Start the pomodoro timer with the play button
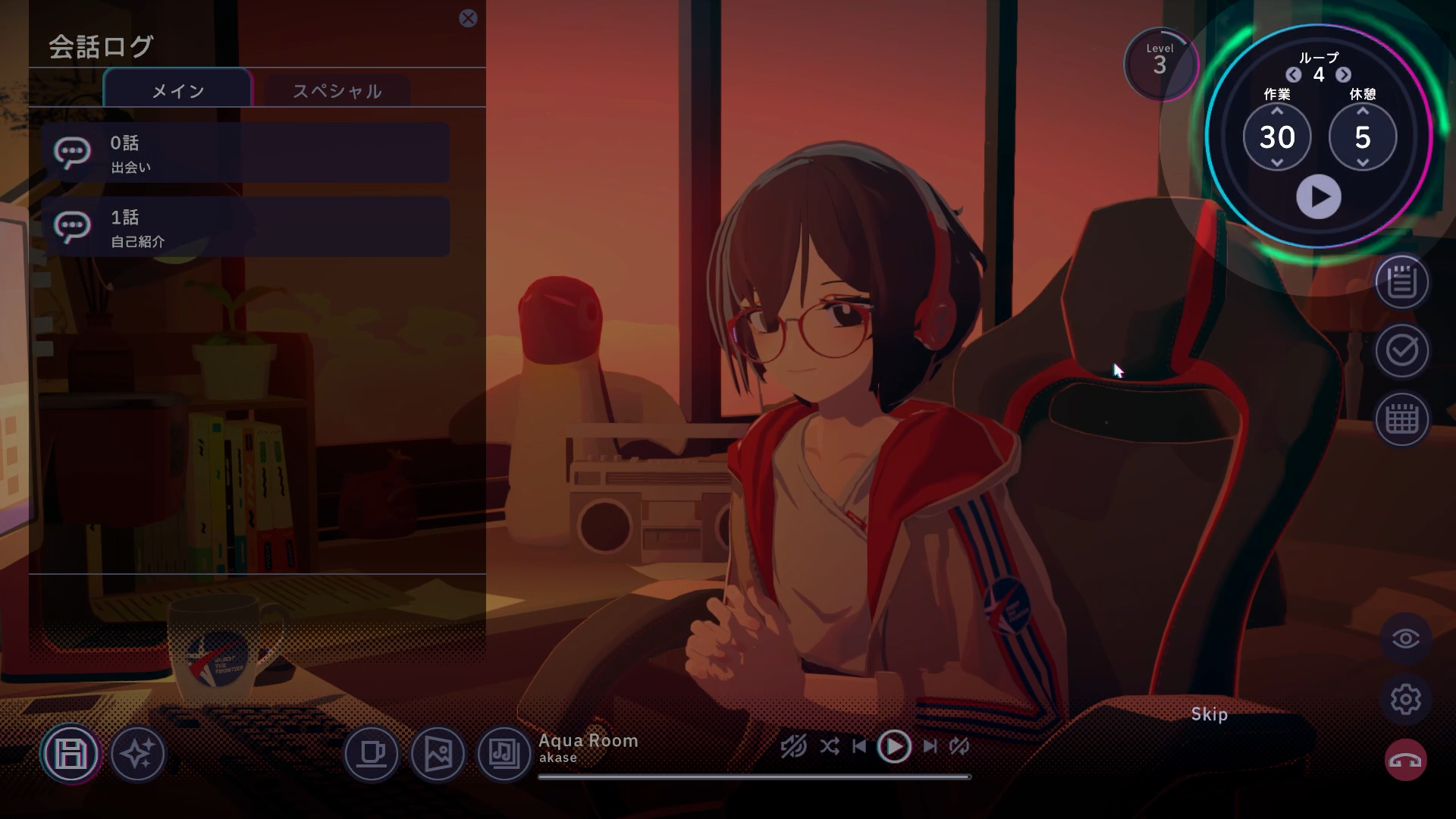The width and height of the screenshot is (1456, 819). 1319,196
